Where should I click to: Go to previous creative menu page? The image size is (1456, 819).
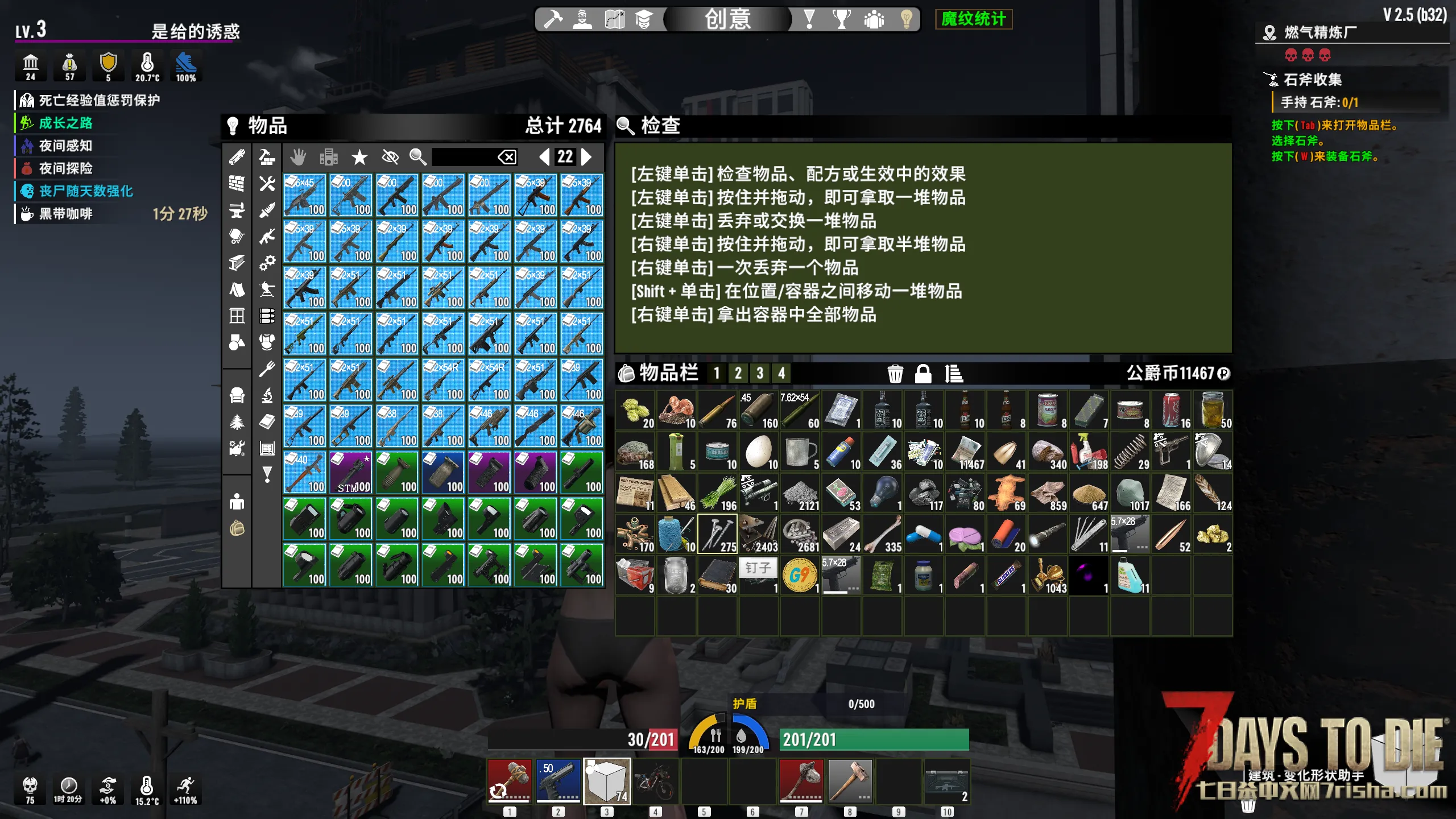tap(544, 156)
